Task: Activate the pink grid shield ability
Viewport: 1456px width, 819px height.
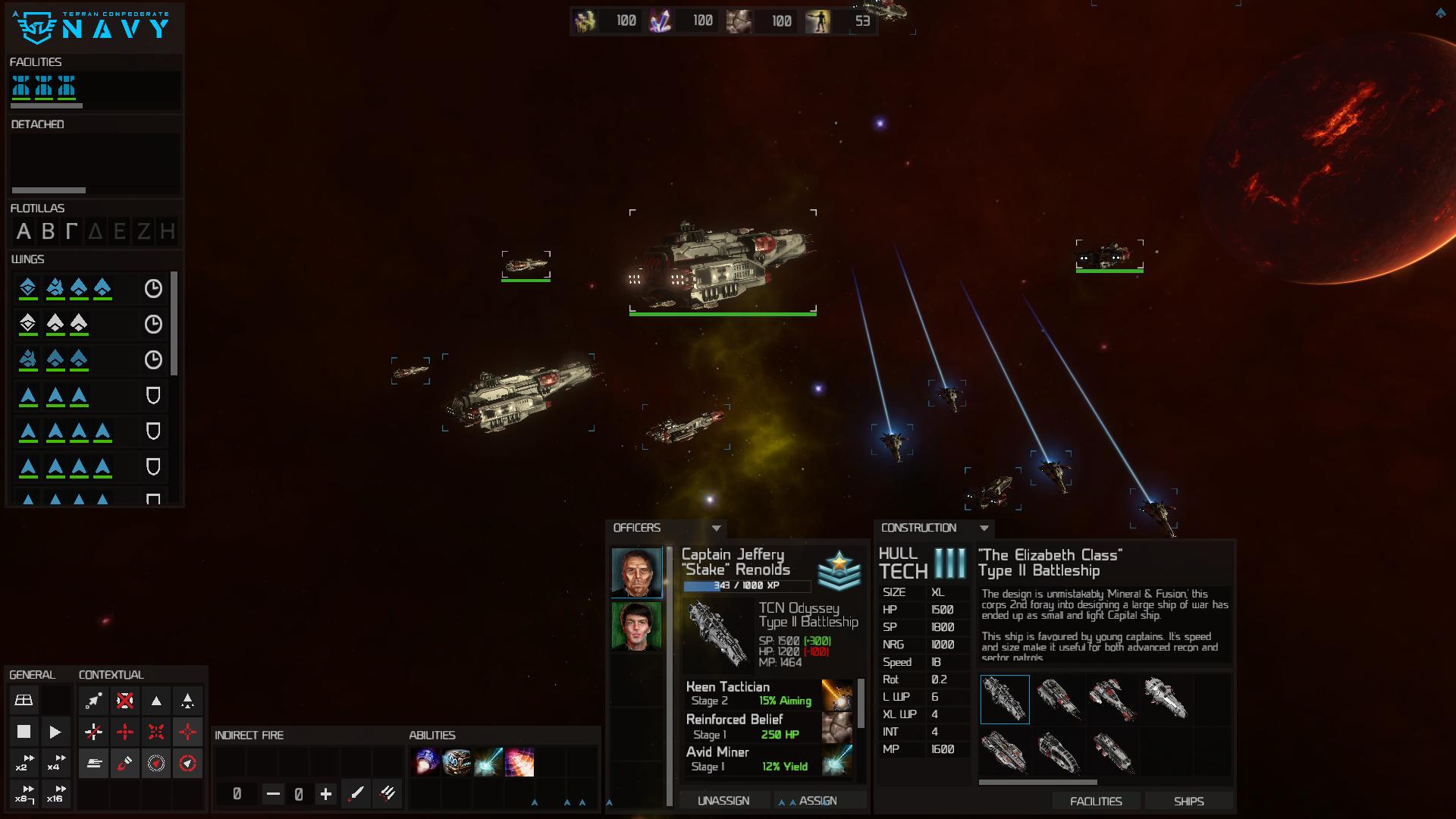Action: coord(520,762)
